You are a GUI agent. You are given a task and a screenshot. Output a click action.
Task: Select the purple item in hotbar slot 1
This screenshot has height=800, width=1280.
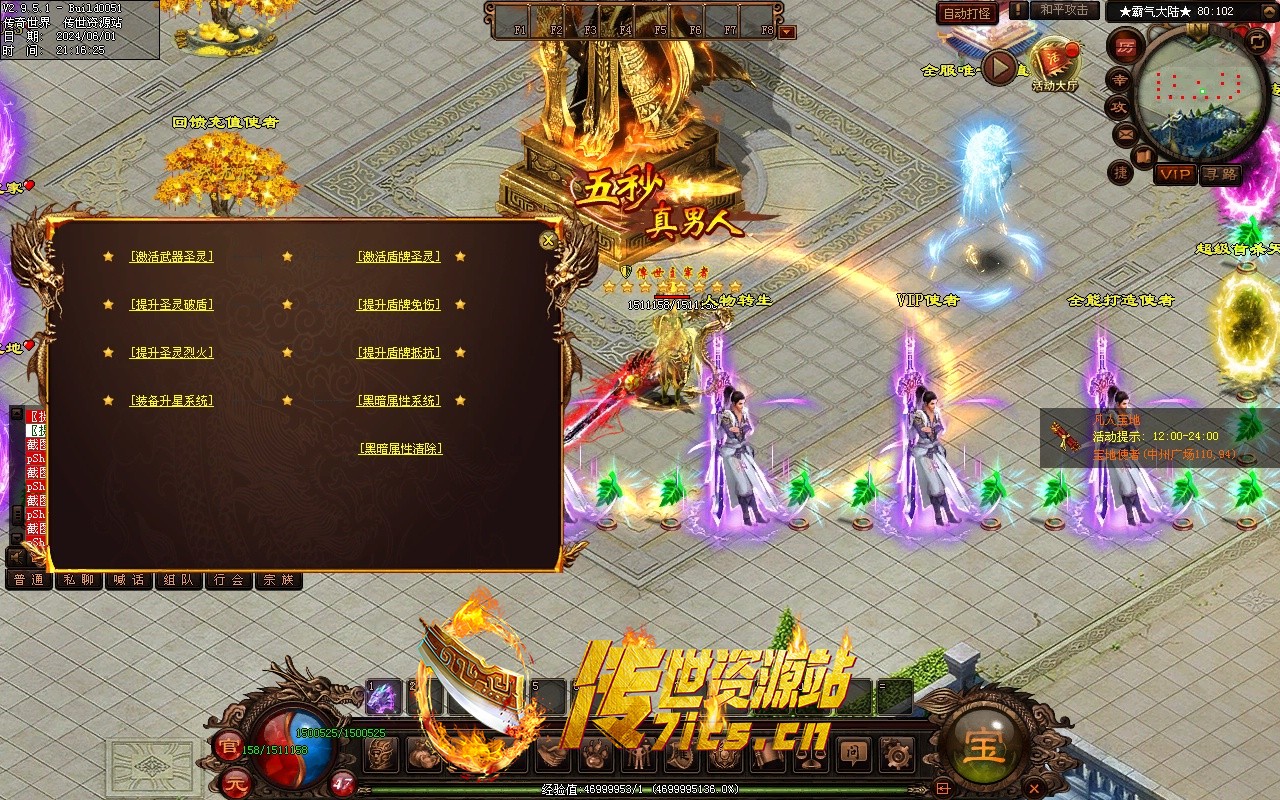(x=383, y=698)
